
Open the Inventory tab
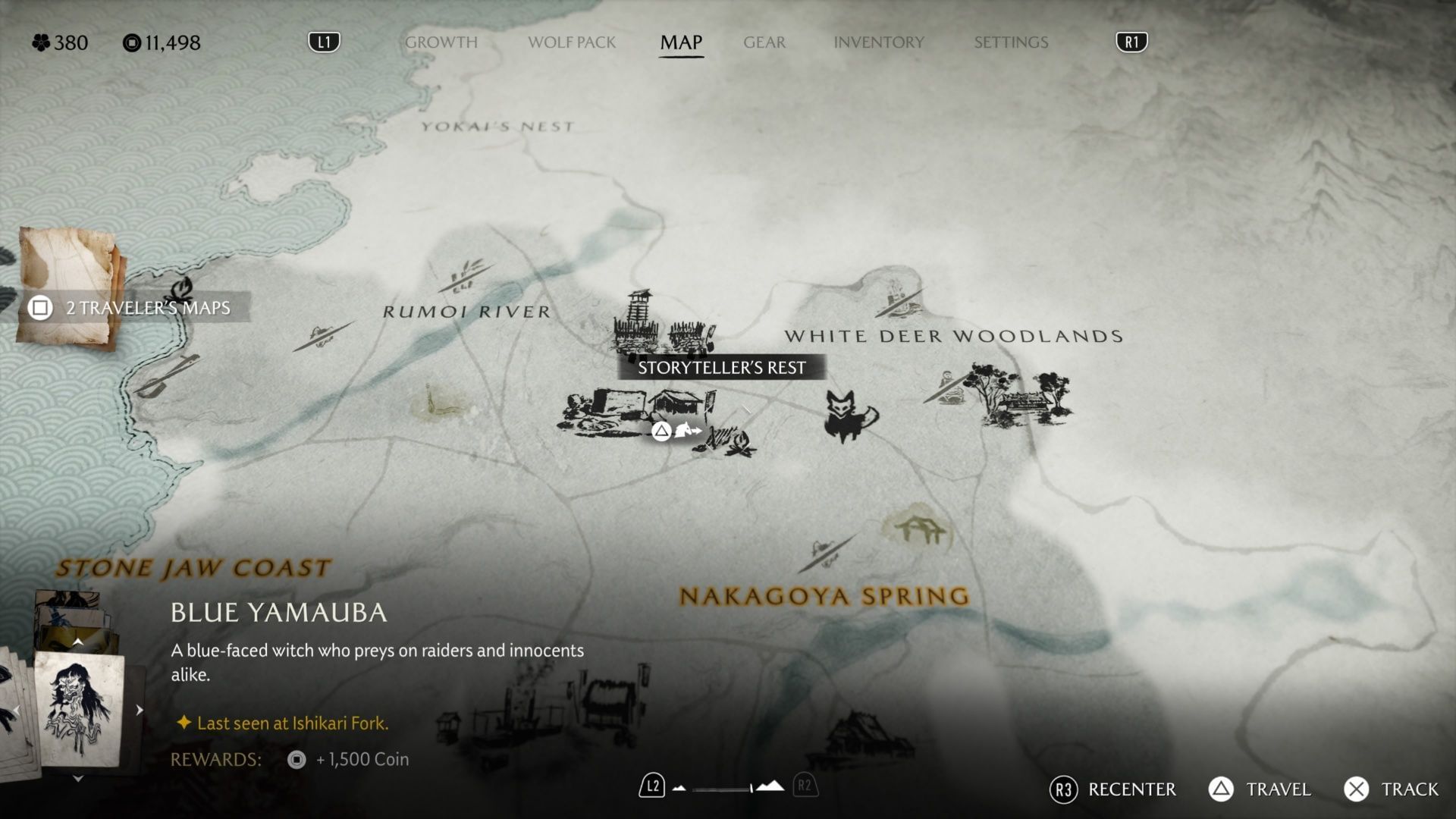(x=879, y=42)
